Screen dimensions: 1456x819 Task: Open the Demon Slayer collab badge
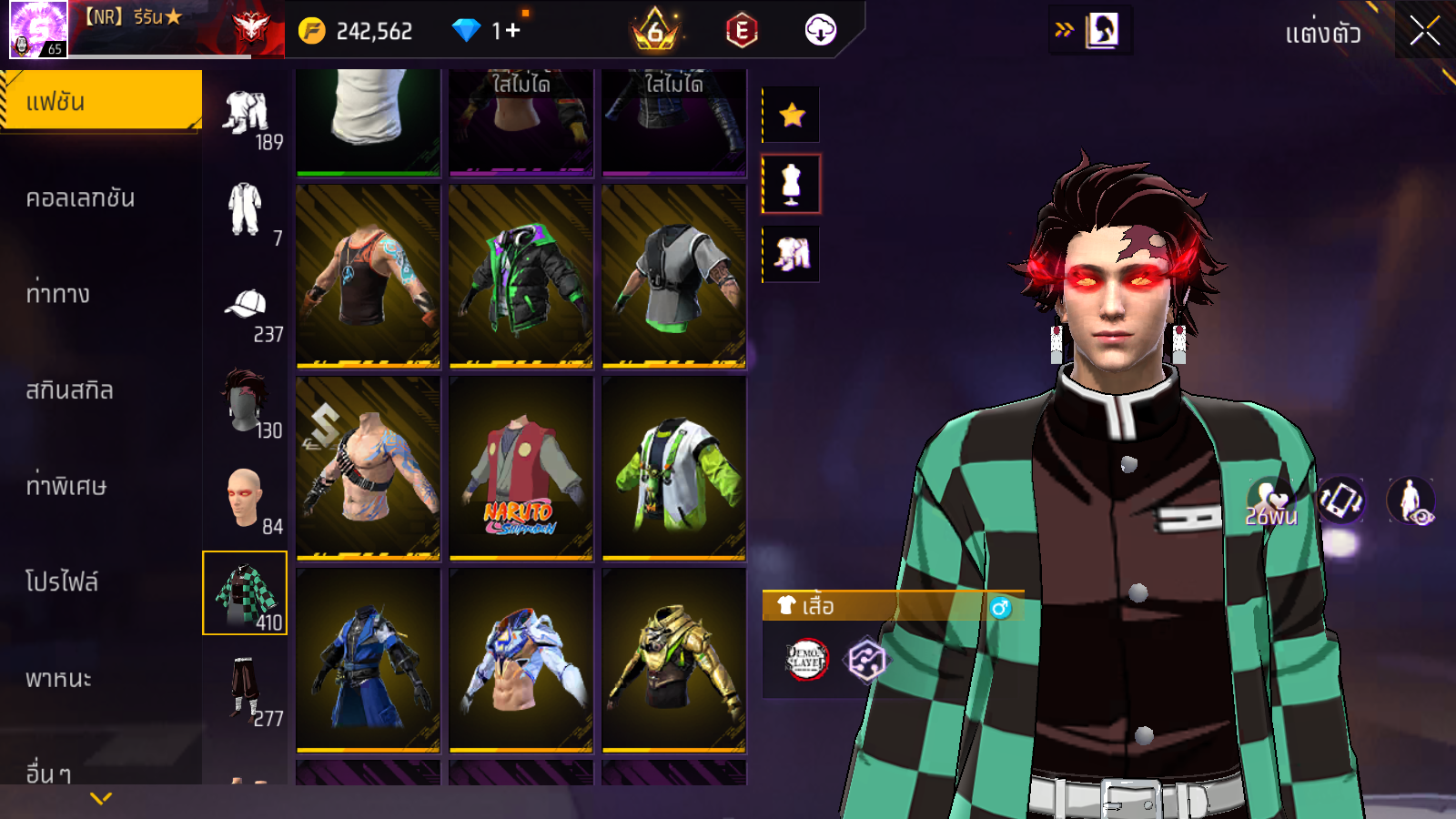(x=806, y=661)
